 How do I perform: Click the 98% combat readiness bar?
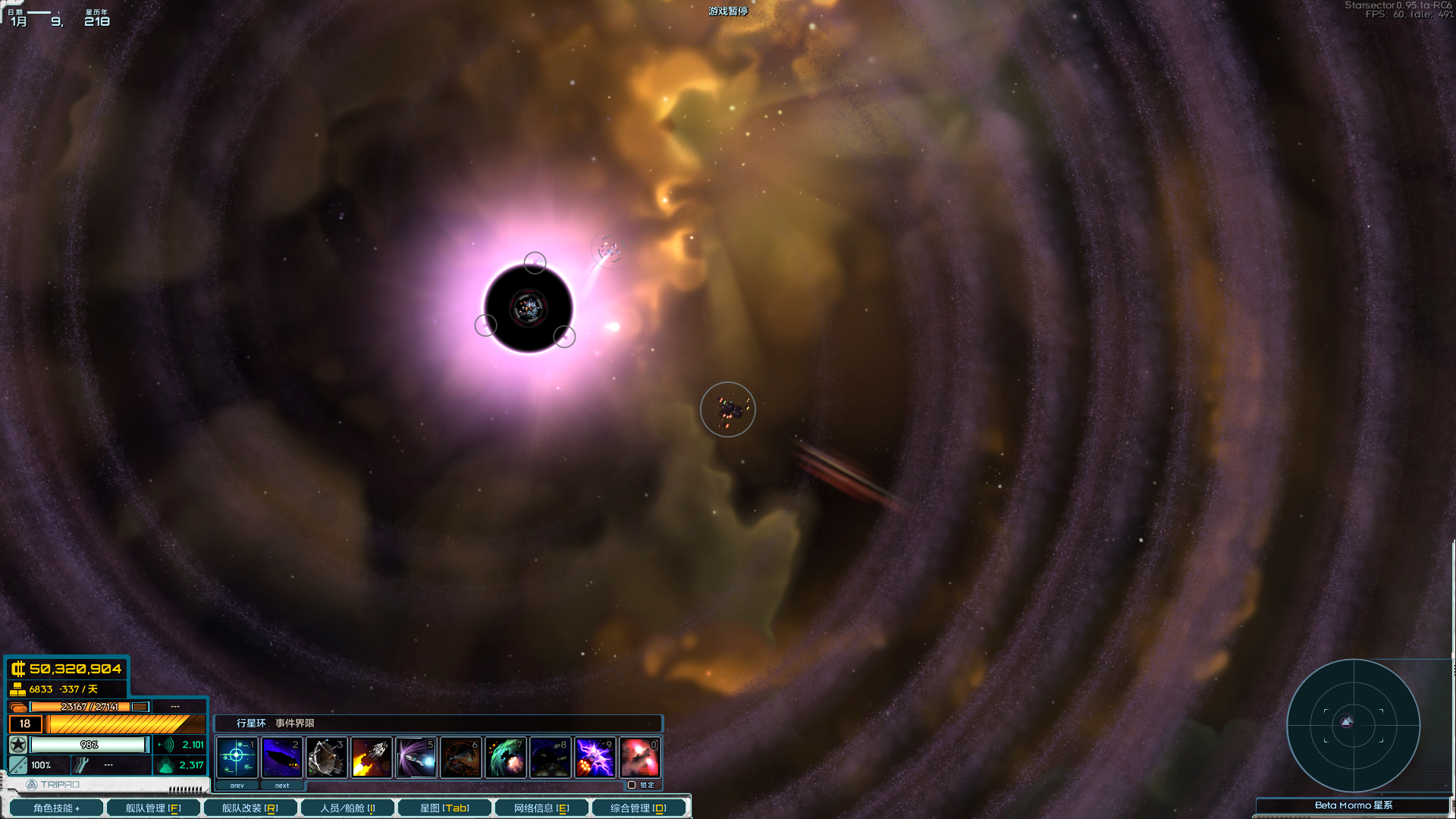point(89,745)
